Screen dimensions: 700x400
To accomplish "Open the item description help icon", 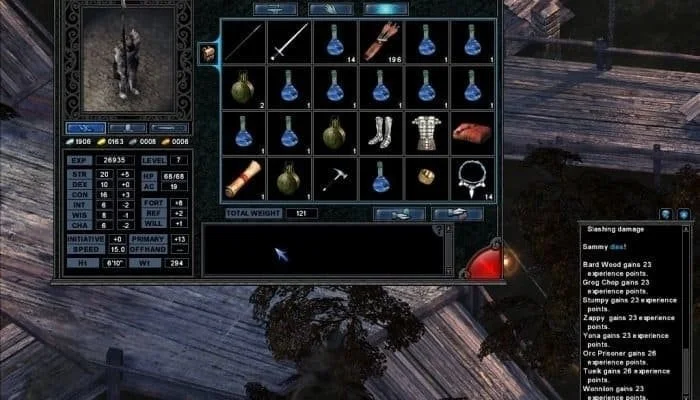I will (x=436, y=231).
